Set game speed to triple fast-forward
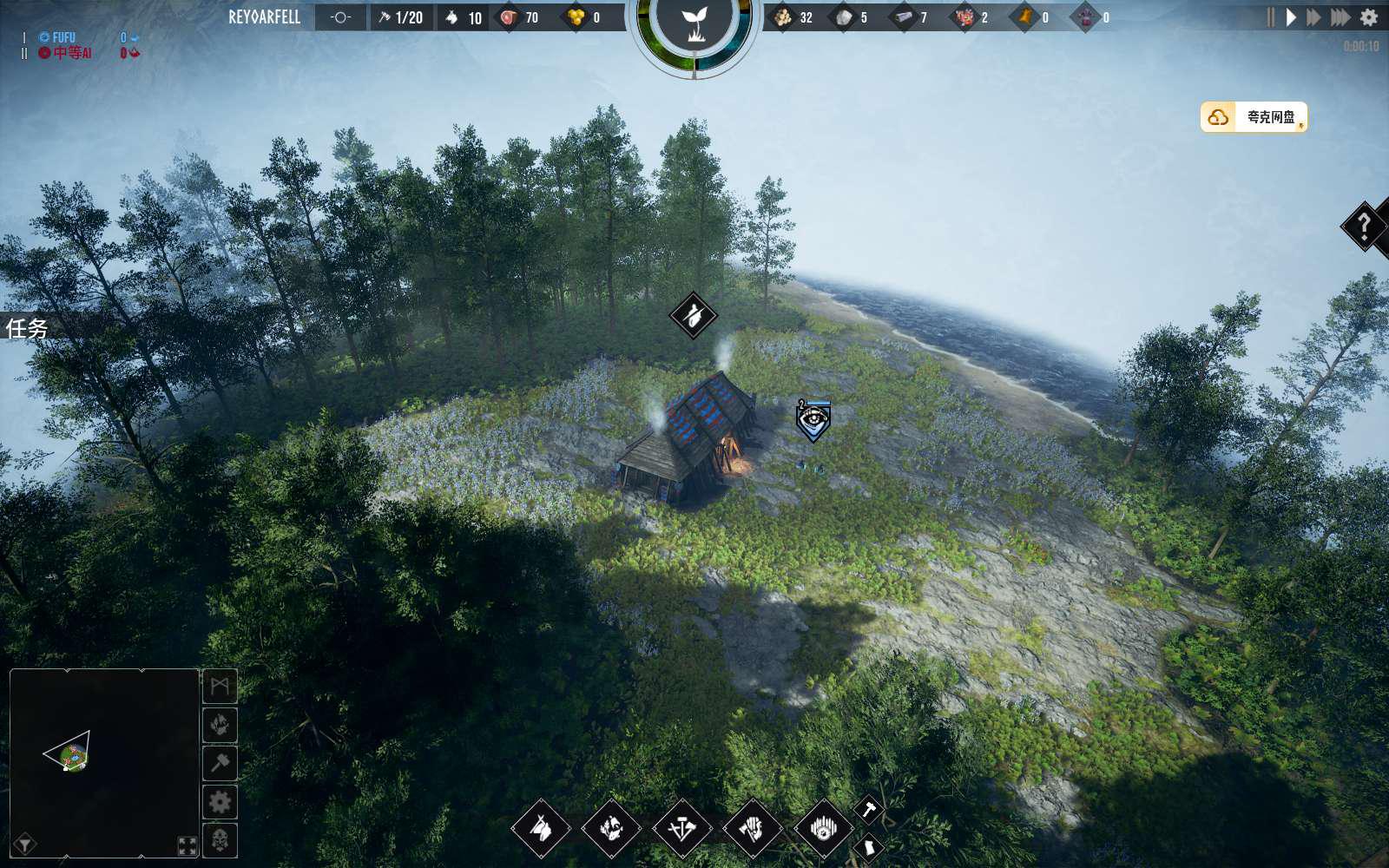The height and width of the screenshot is (868, 1389). coord(1340,17)
